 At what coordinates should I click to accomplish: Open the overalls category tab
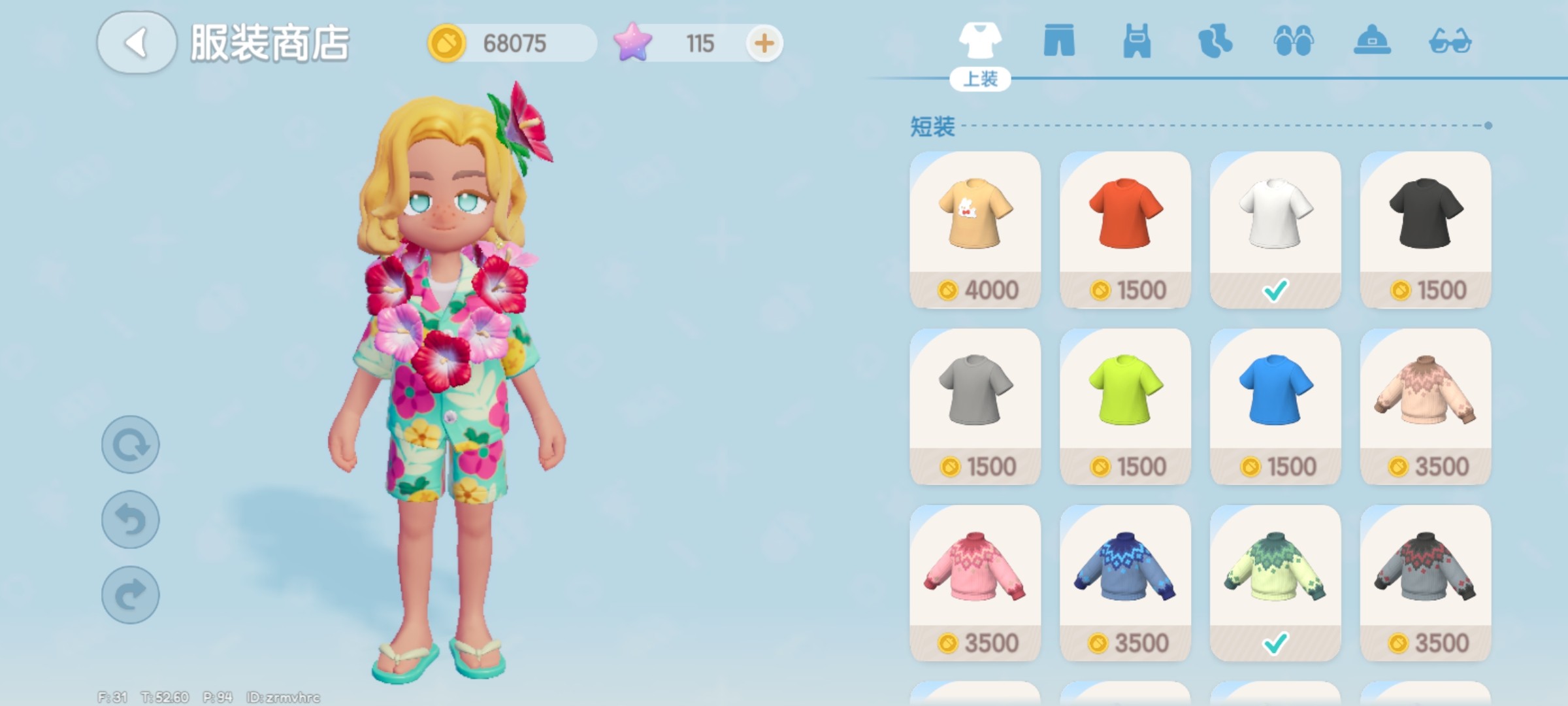[x=1137, y=41]
